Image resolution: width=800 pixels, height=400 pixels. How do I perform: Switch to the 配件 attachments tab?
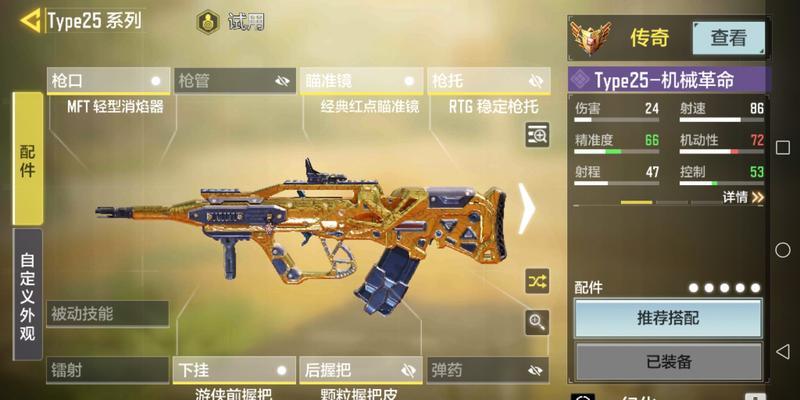pos(27,158)
